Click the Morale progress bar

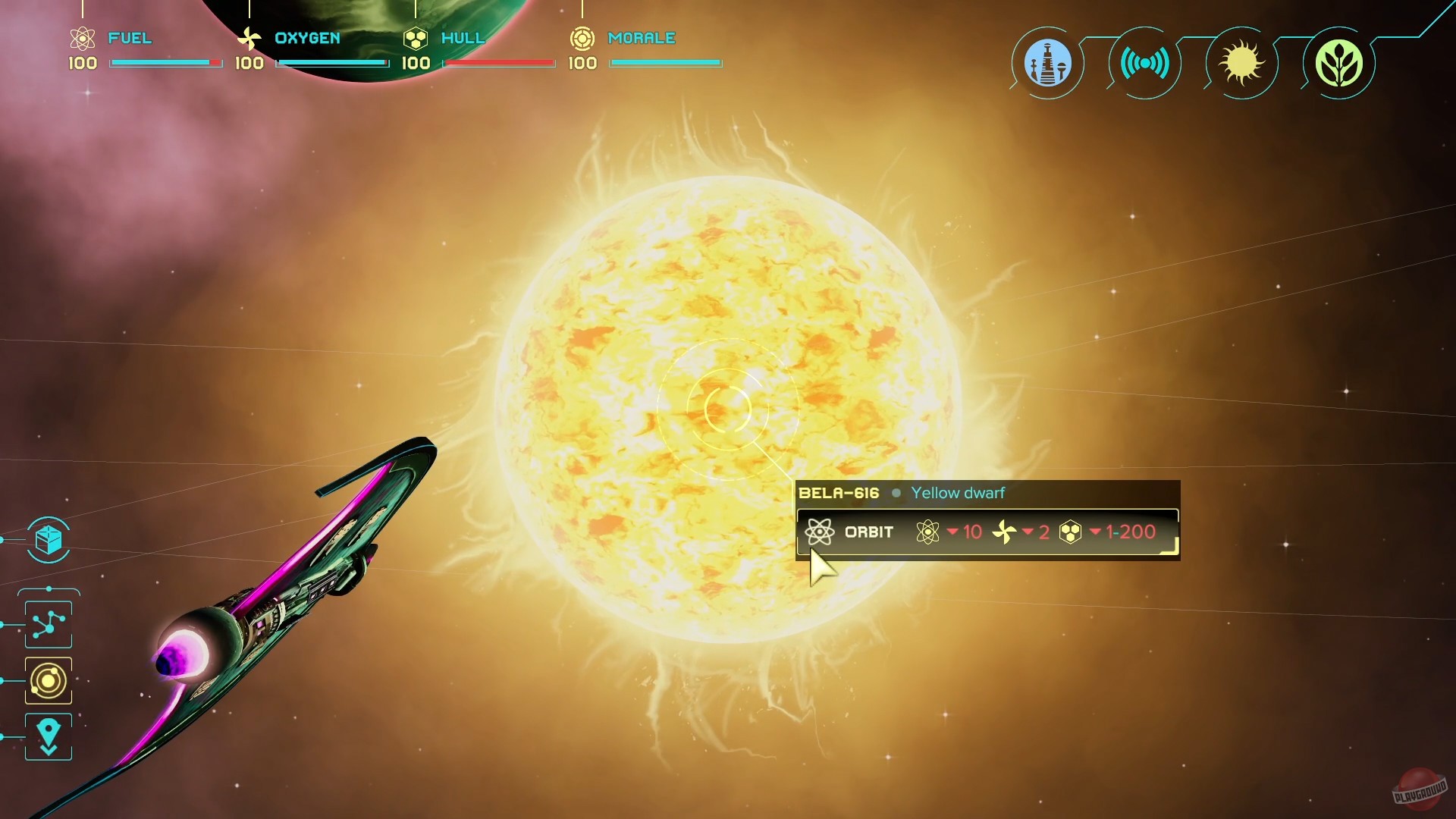(665, 64)
